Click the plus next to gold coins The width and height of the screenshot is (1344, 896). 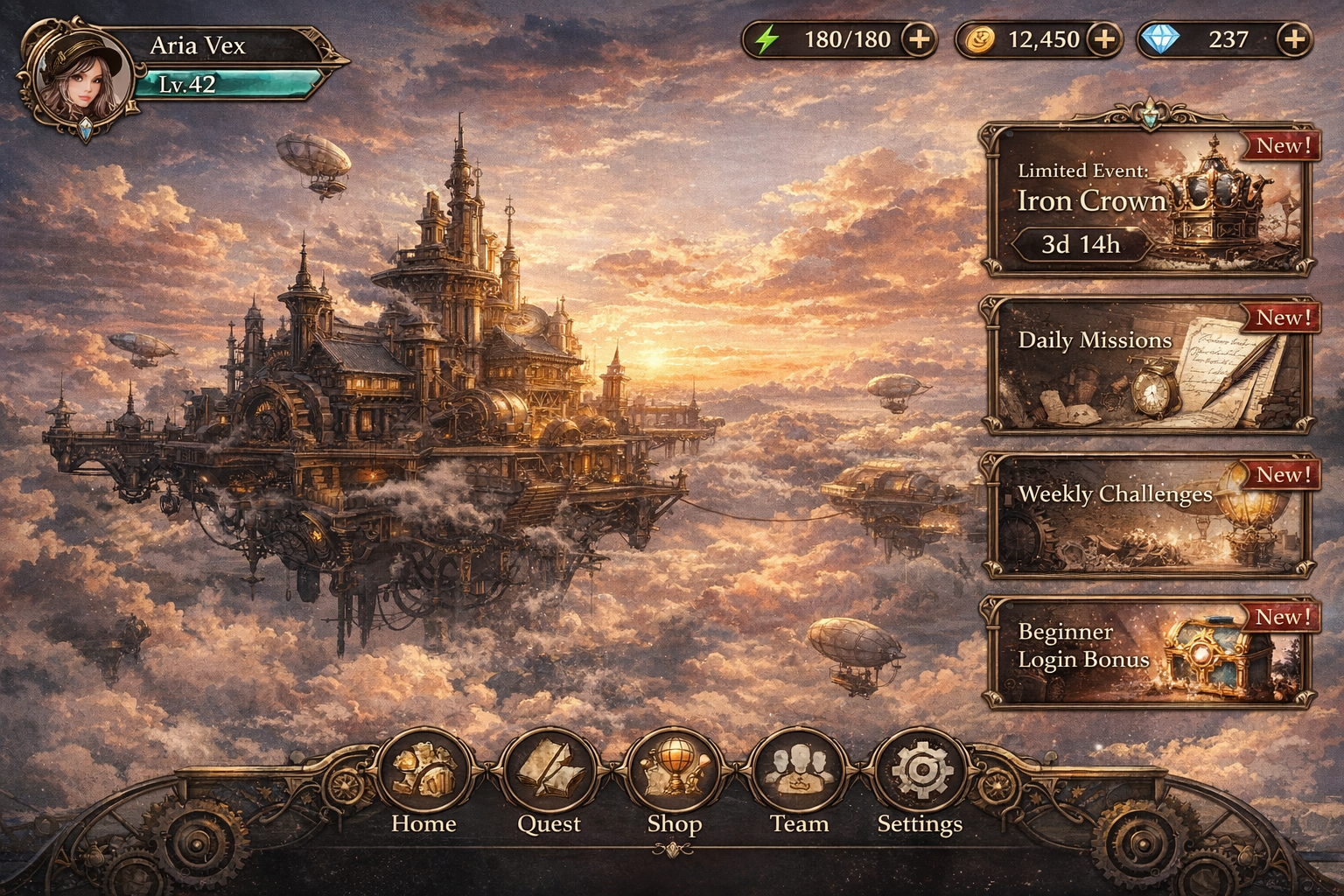[1103, 38]
